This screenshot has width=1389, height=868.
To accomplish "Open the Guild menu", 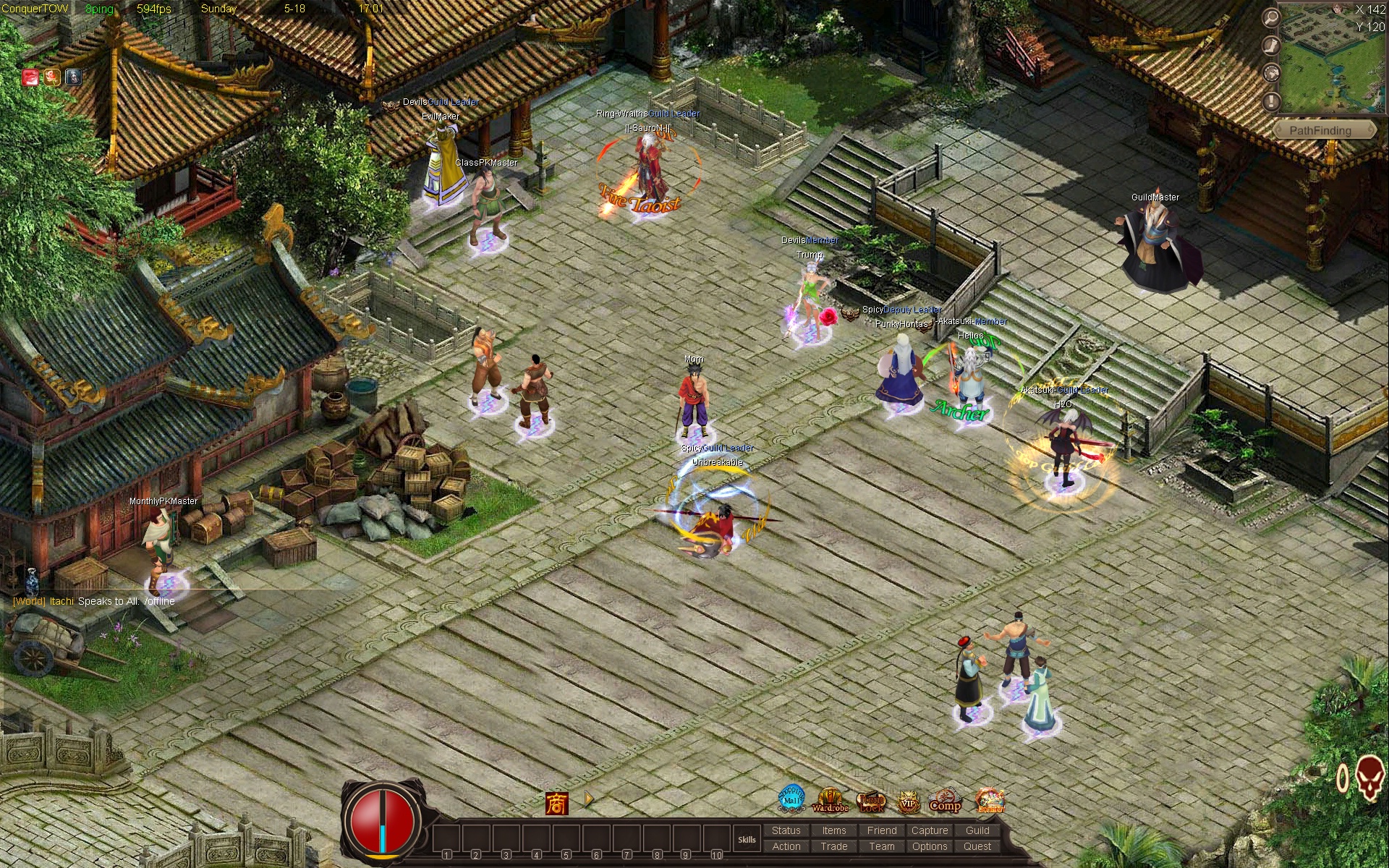I will (x=977, y=830).
